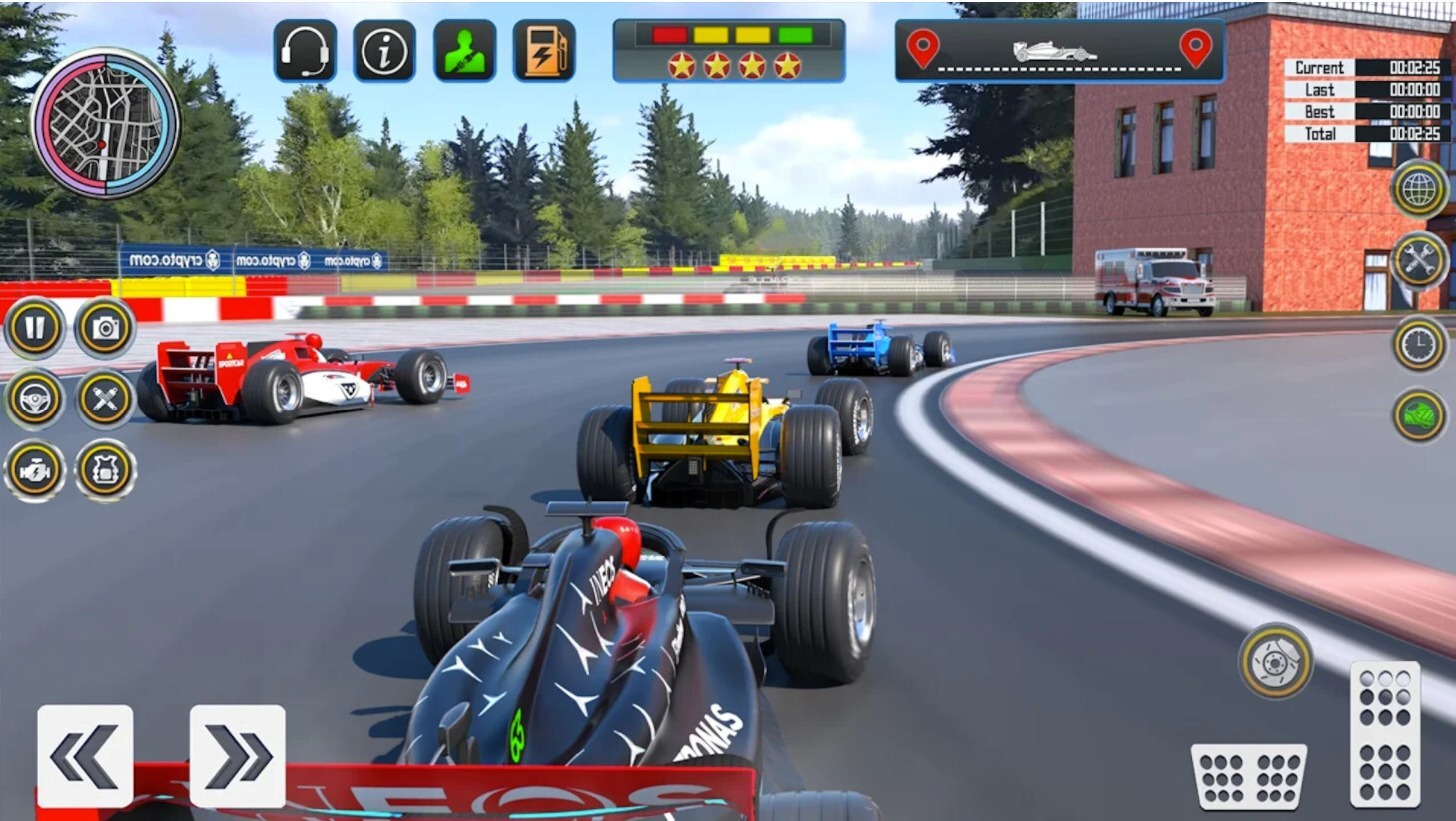Screen dimensions: 1456x821
Task: Select the steering wheel control icon
Action: 35,400
